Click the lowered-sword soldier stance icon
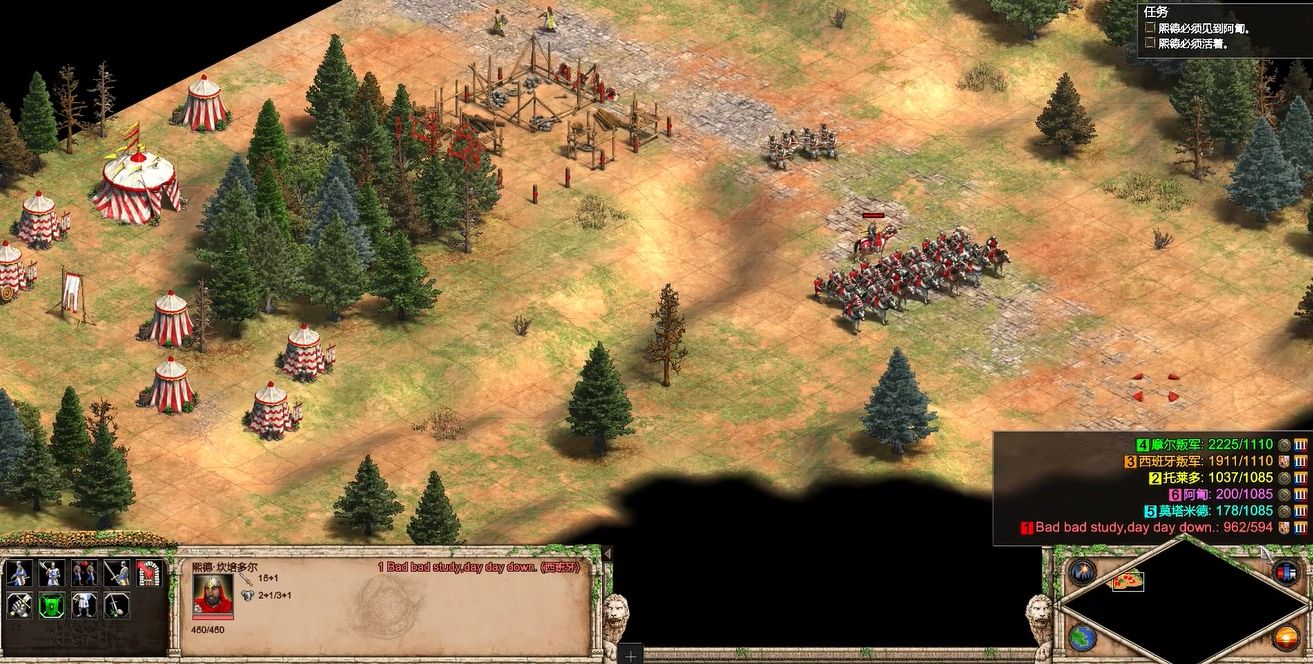The width and height of the screenshot is (1313, 664). [x=118, y=573]
